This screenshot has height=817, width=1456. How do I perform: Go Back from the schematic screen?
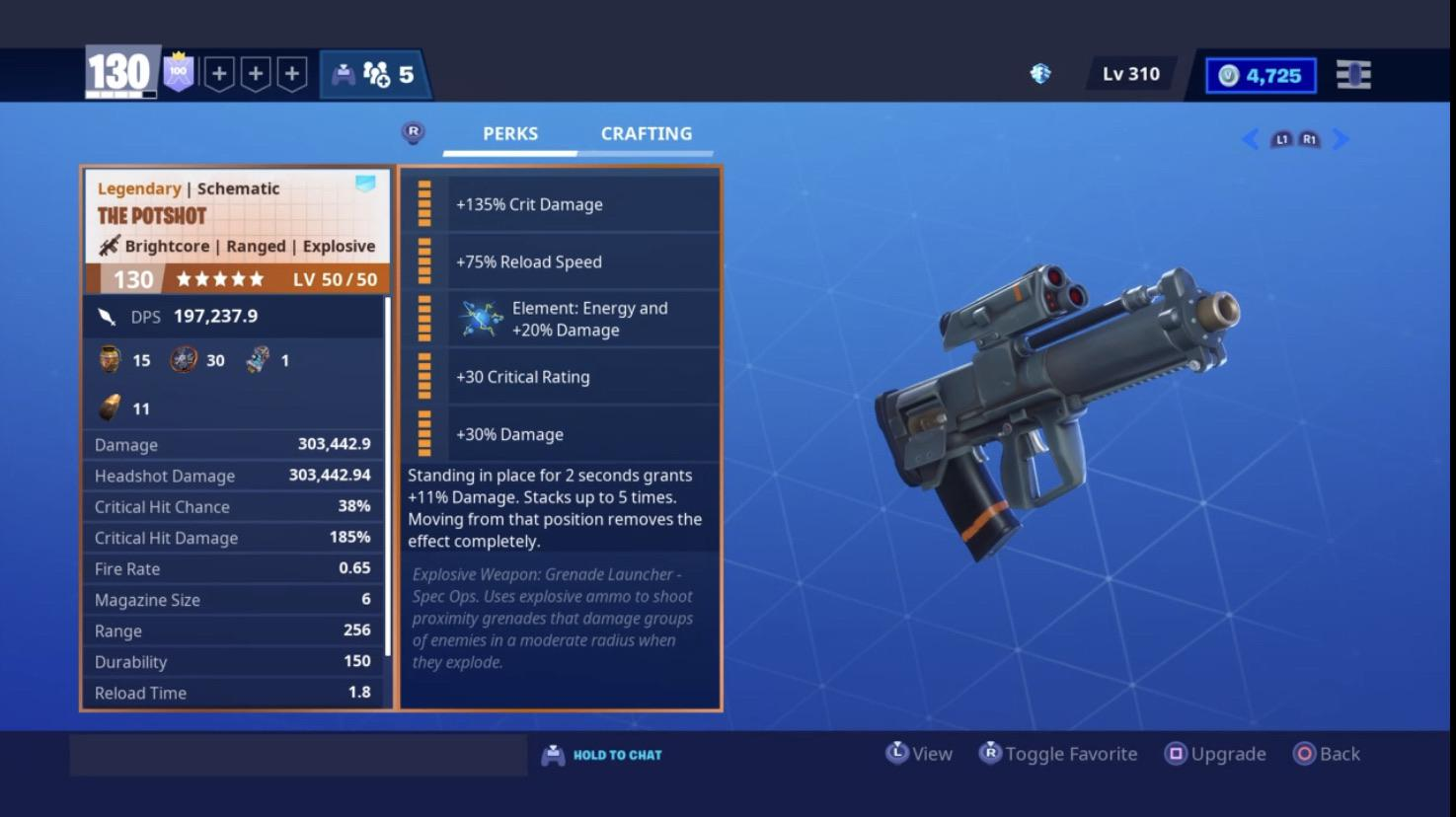[1327, 754]
